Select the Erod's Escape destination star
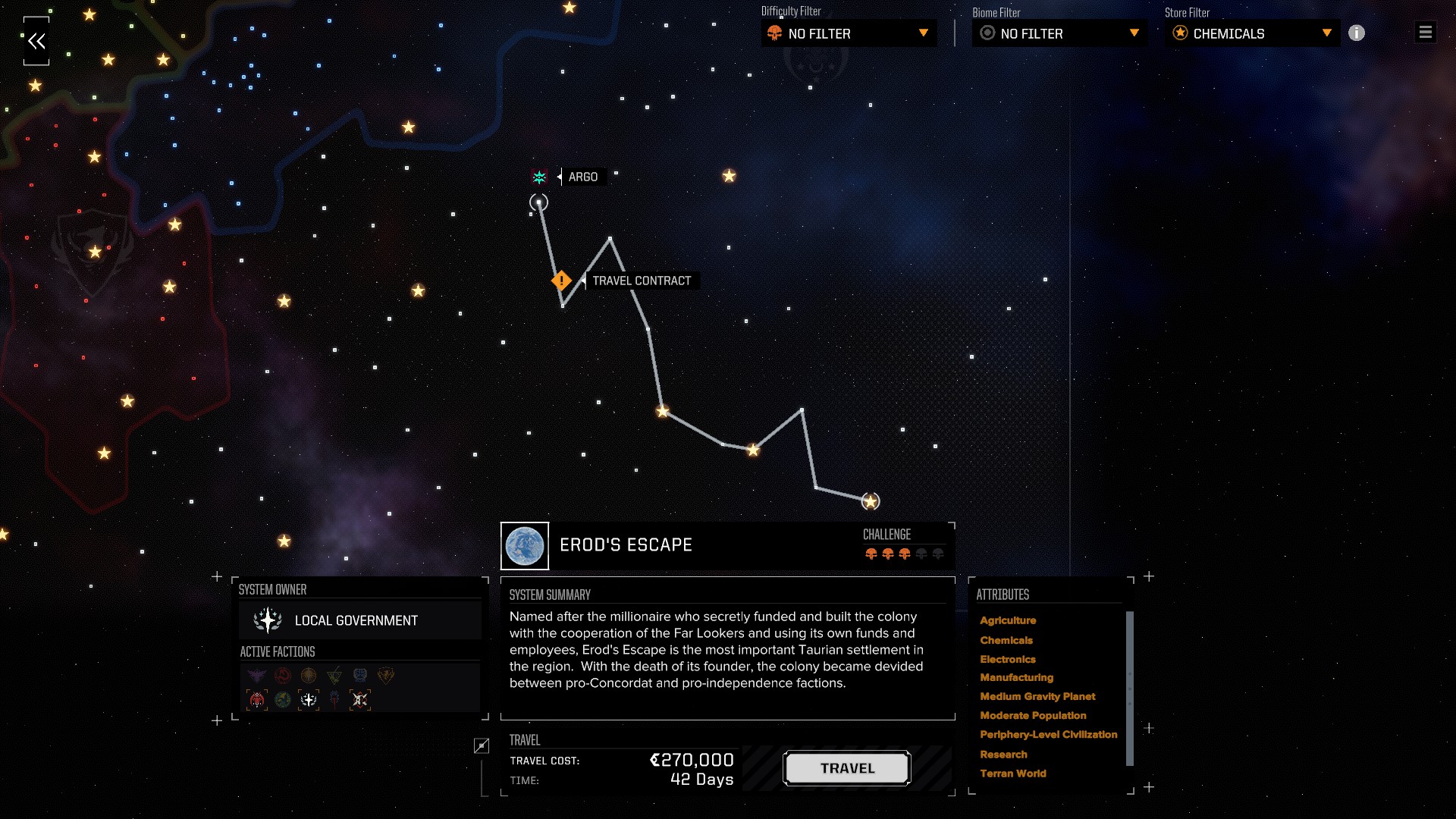This screenshot has height=819, width=1456. (x=871, y=501)
